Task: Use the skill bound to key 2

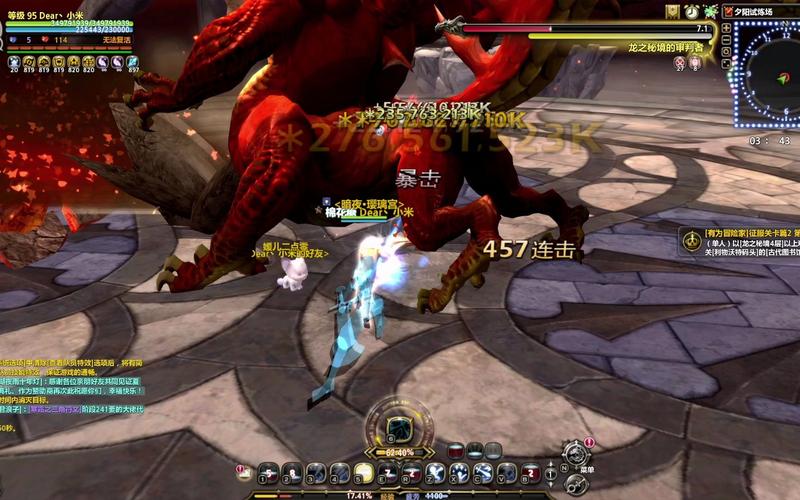Action: (x=292, y=472)
